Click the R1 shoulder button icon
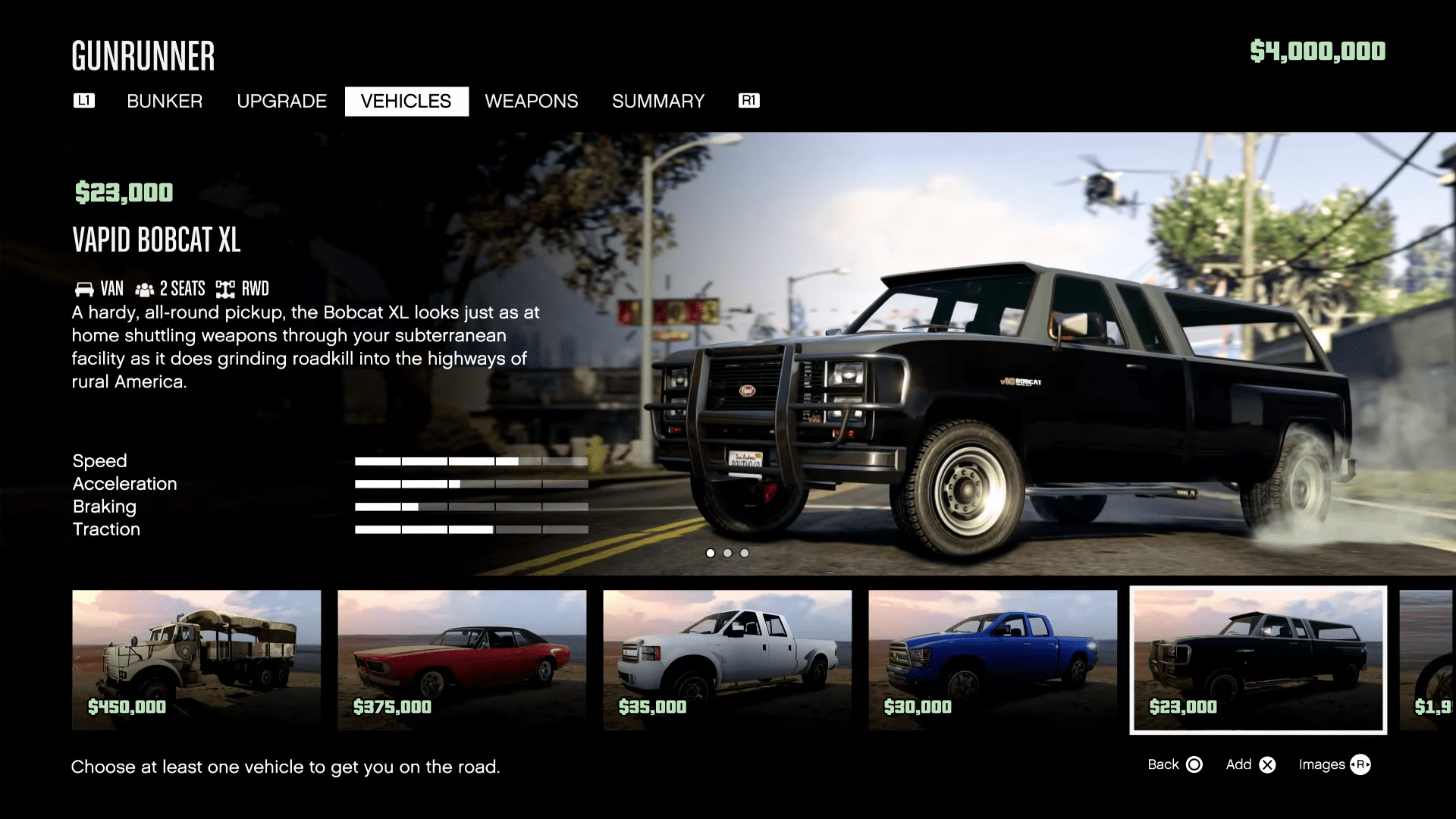The height and width of the screenshot is (819, 1456). [749, 100]
